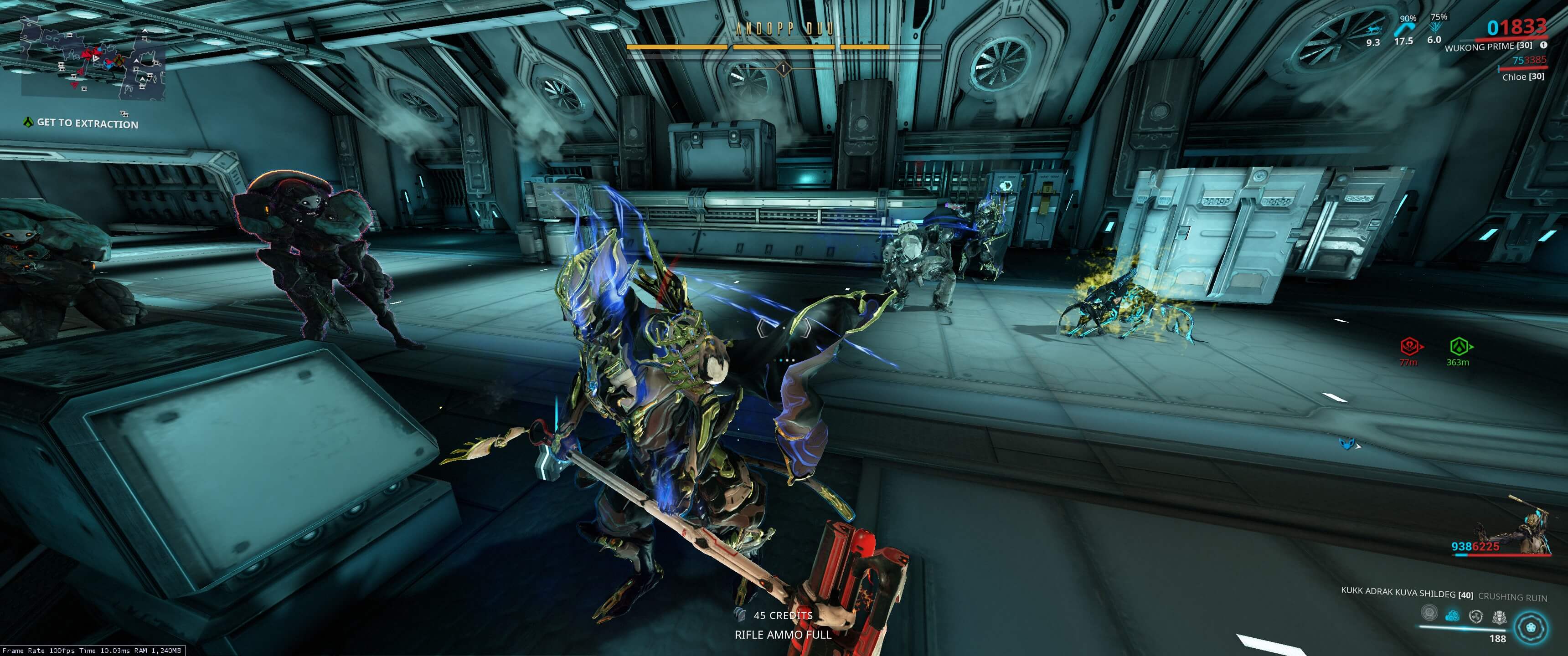
Task: Activate the Defy ability icon
Action: point(1475,616)
